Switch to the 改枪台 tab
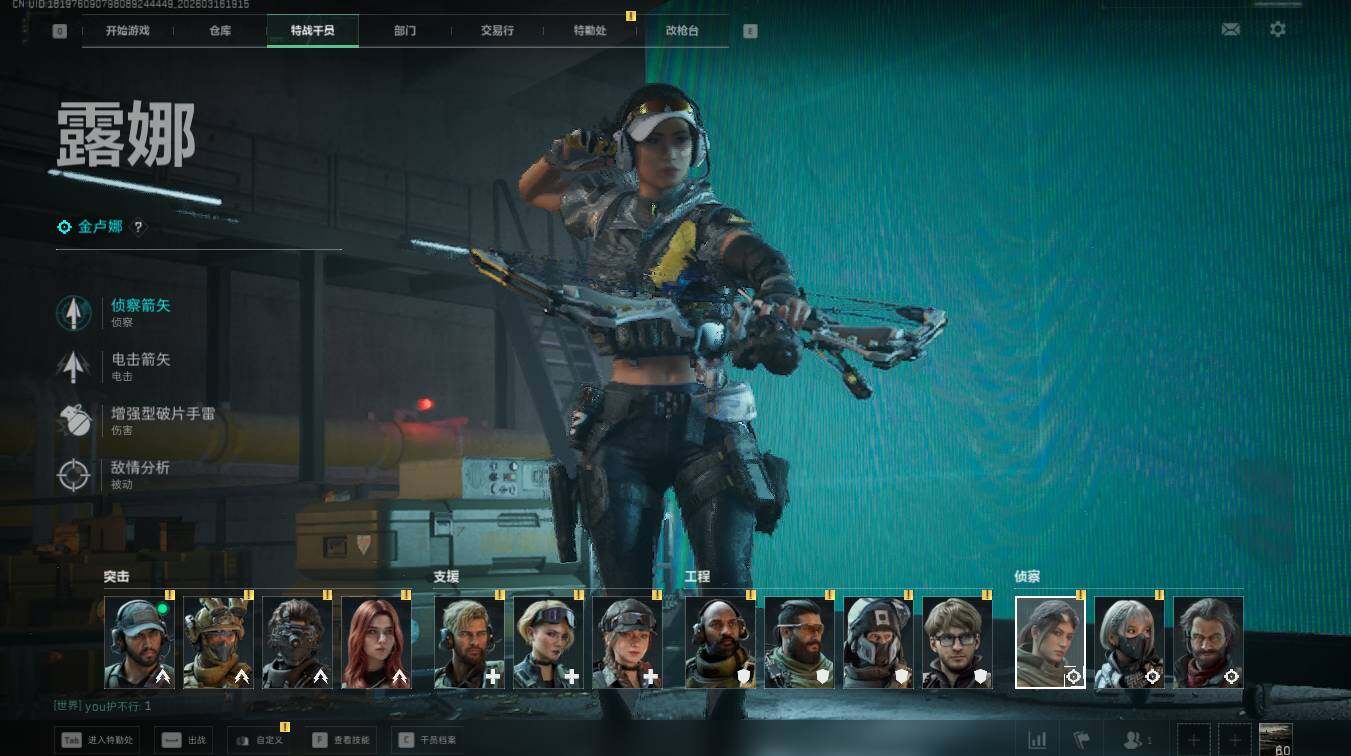 pos(682,31)
